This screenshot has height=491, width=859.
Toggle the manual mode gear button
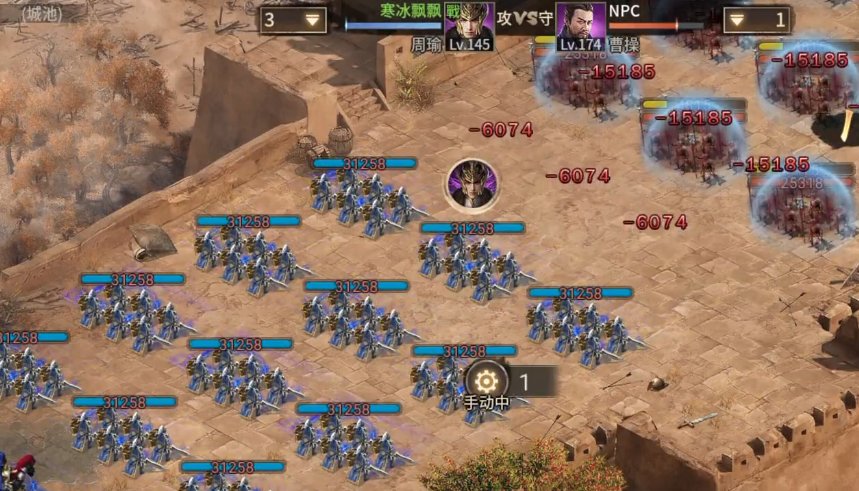pos(486,380)
